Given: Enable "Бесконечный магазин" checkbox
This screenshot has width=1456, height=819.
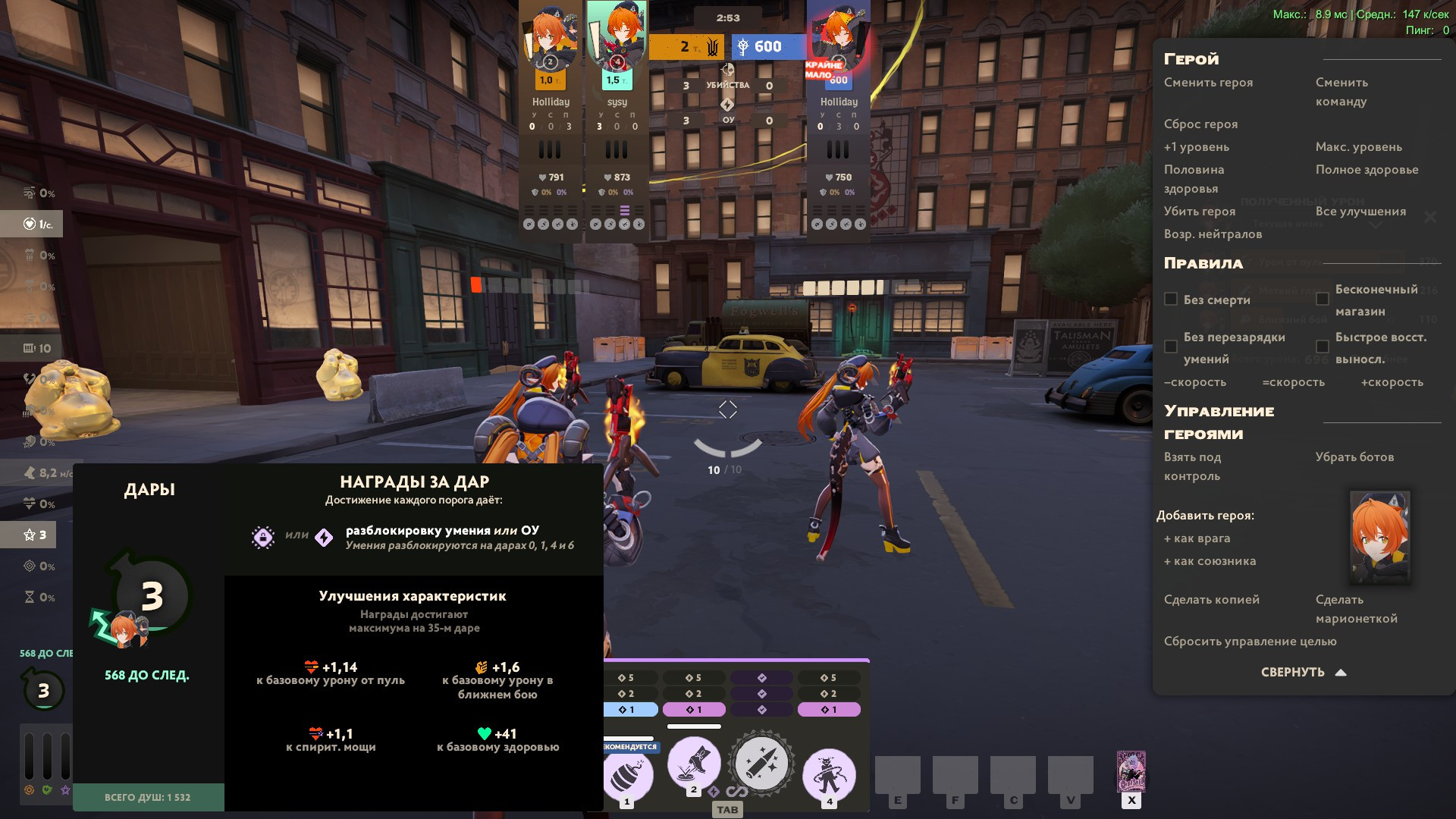Looking at the screenshot, I should tap(1323, 300).
